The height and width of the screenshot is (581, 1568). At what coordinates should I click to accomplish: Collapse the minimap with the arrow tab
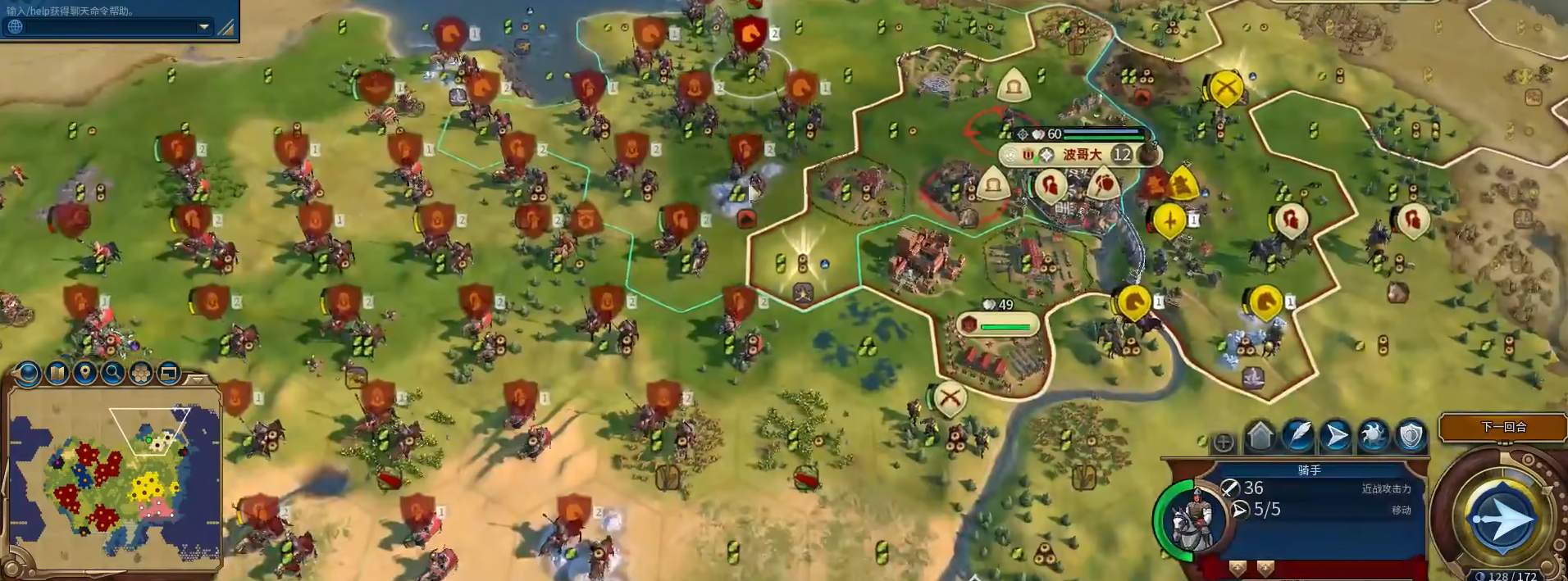point(197,379)
